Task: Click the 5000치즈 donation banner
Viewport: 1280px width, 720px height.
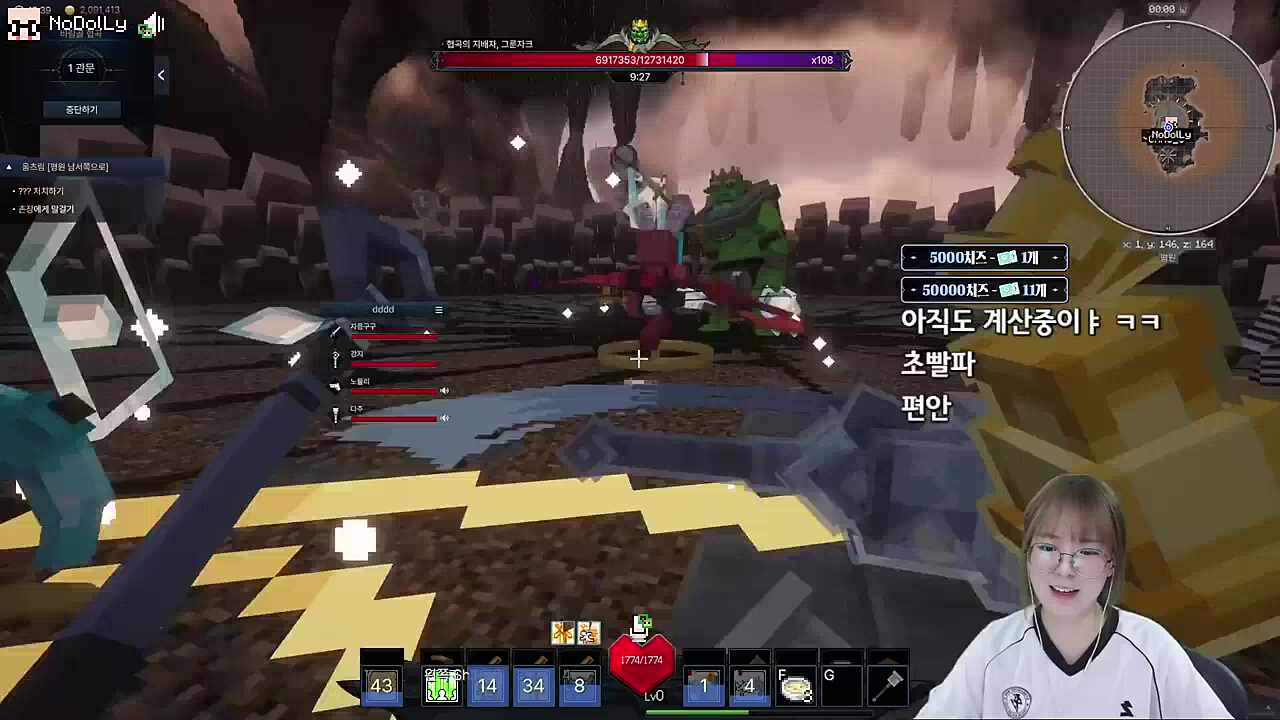Action: pyautogui.click(x=983, y=257)
